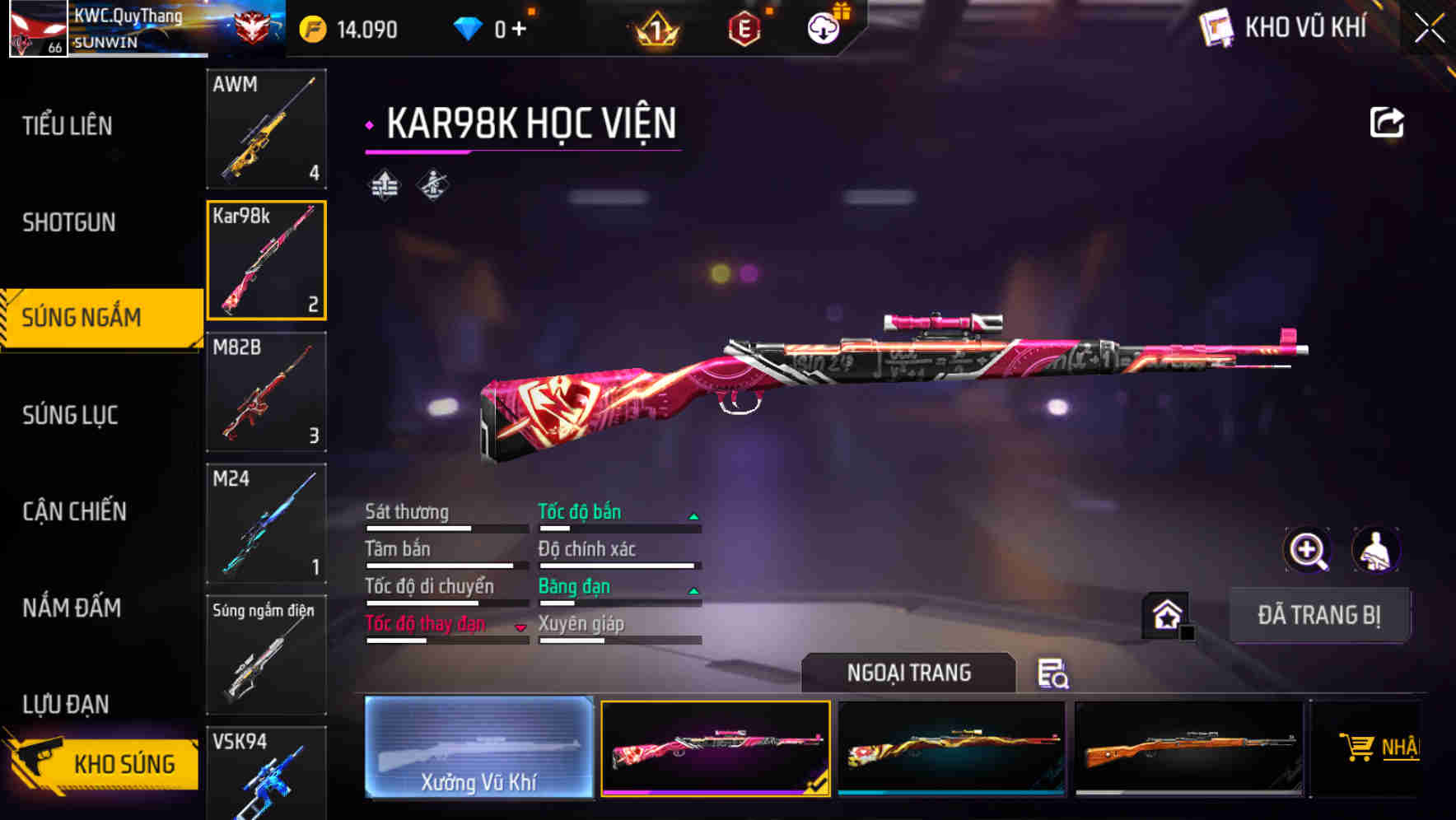Select the sniper class badge under the weapon title
This screenshot has width=1456, height=820.
[432, 185]
